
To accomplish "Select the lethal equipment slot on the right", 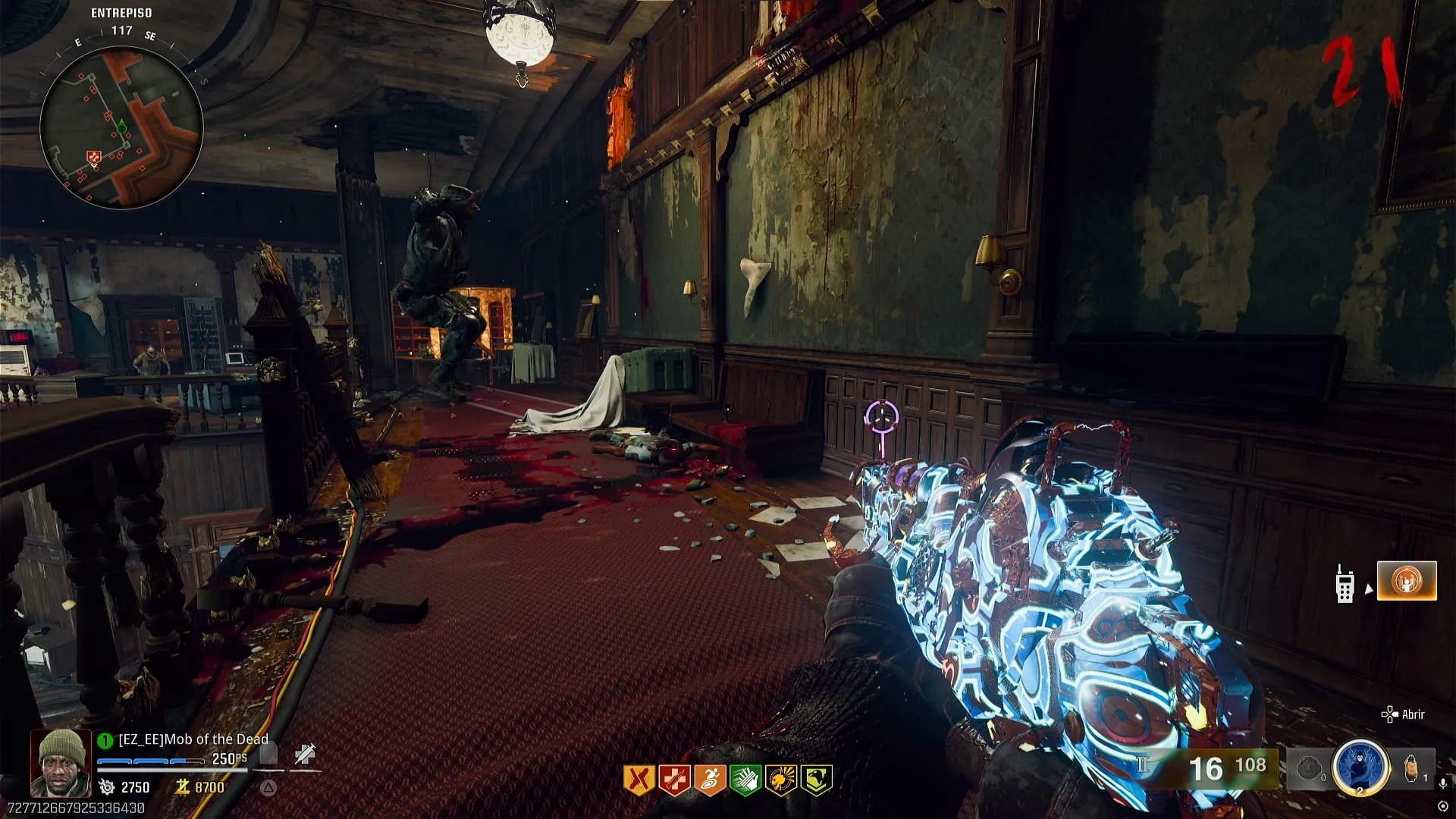I will [1412, 767].
